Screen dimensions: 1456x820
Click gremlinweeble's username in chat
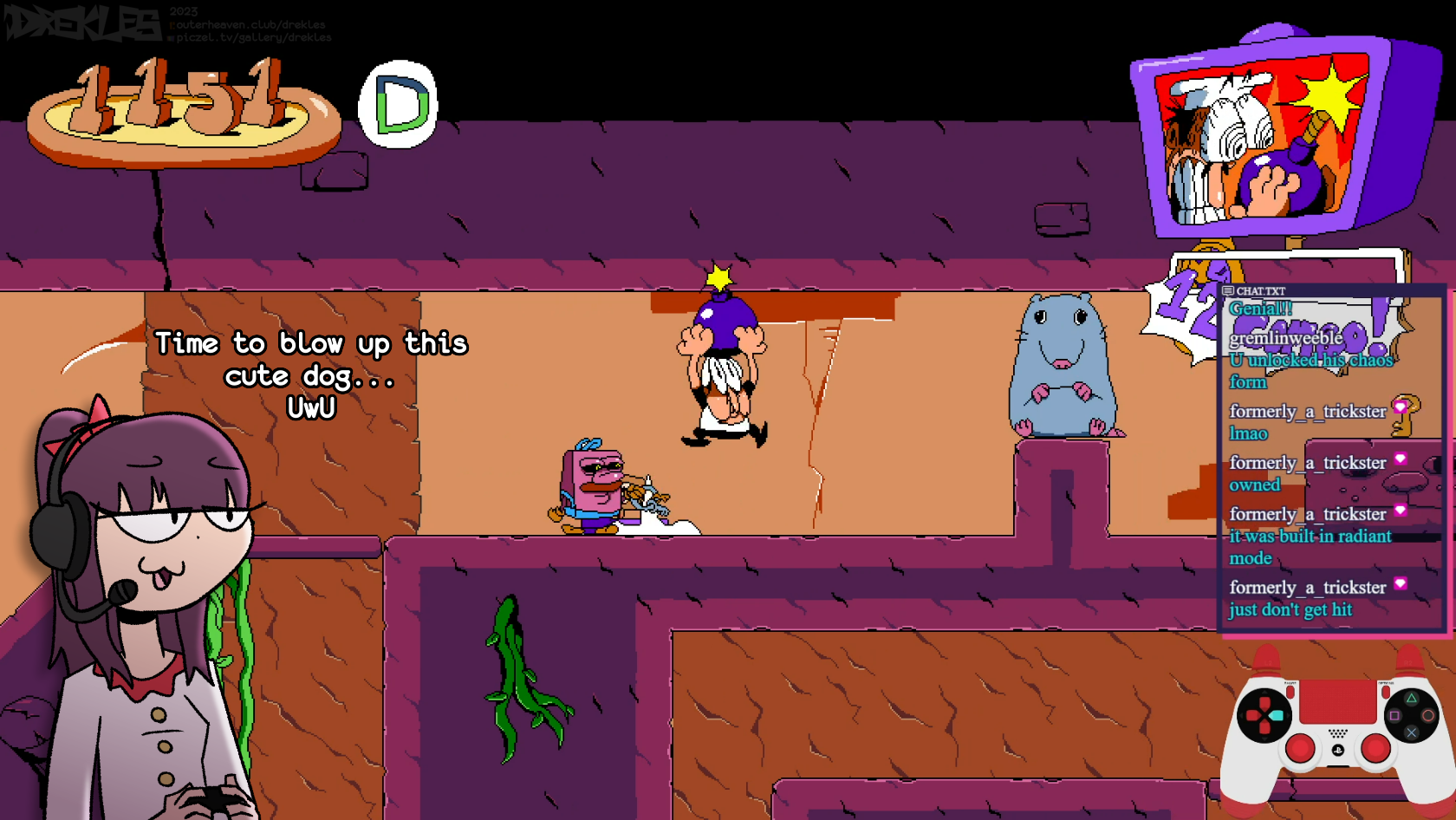[1285, 337]
